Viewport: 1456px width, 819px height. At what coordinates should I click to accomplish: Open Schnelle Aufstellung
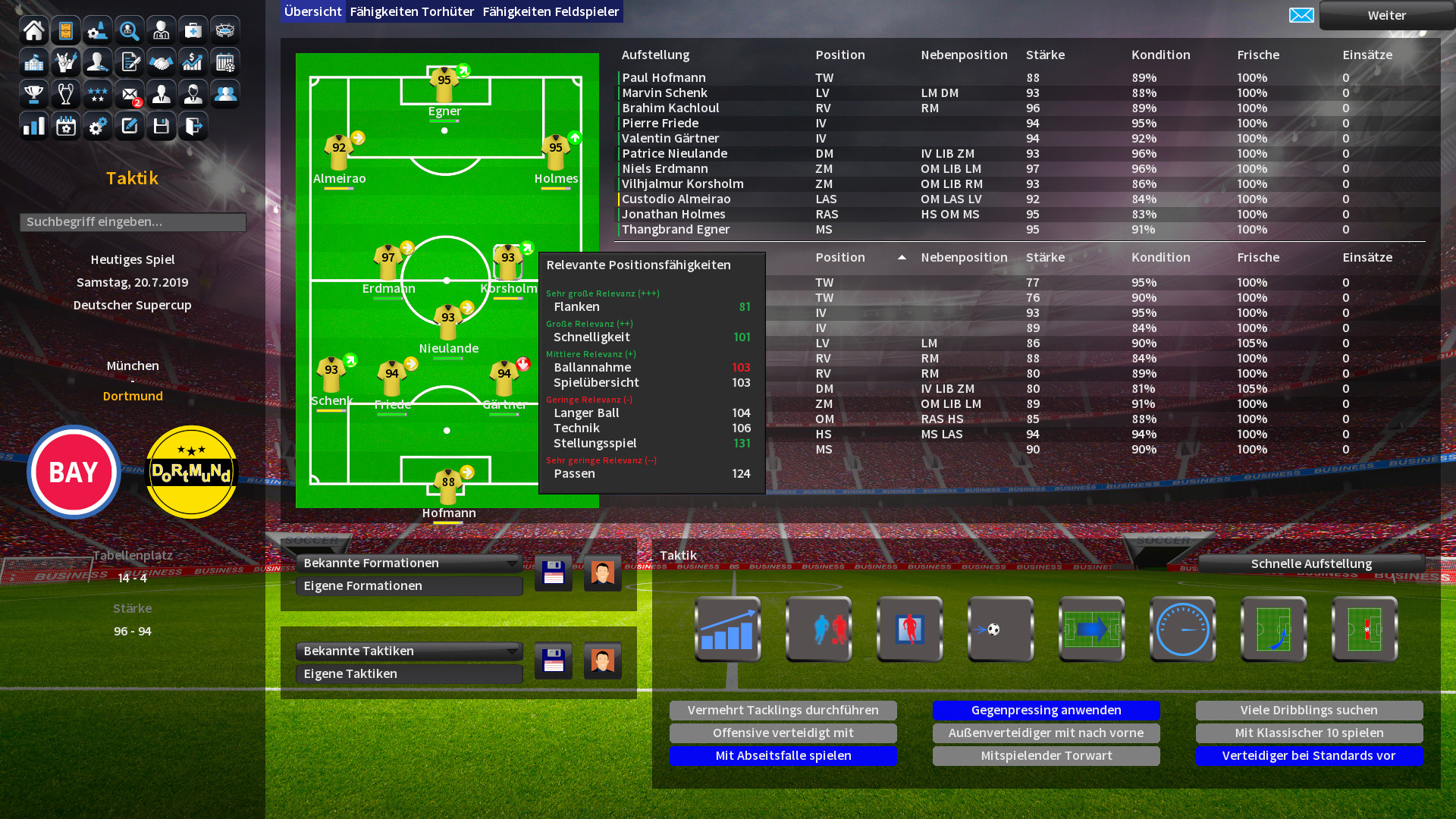click(x=1311, y=563)
